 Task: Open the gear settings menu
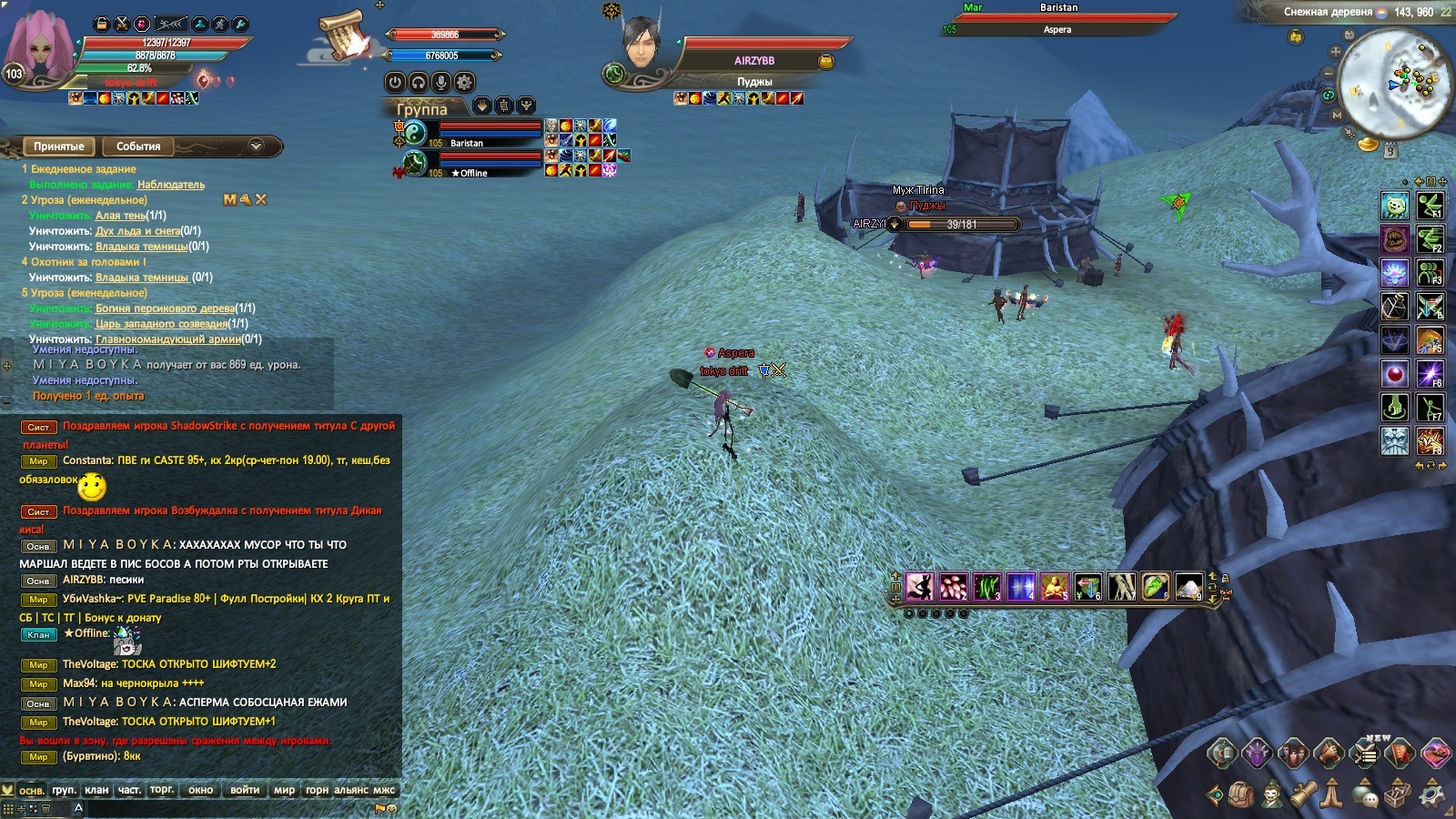1431,794
